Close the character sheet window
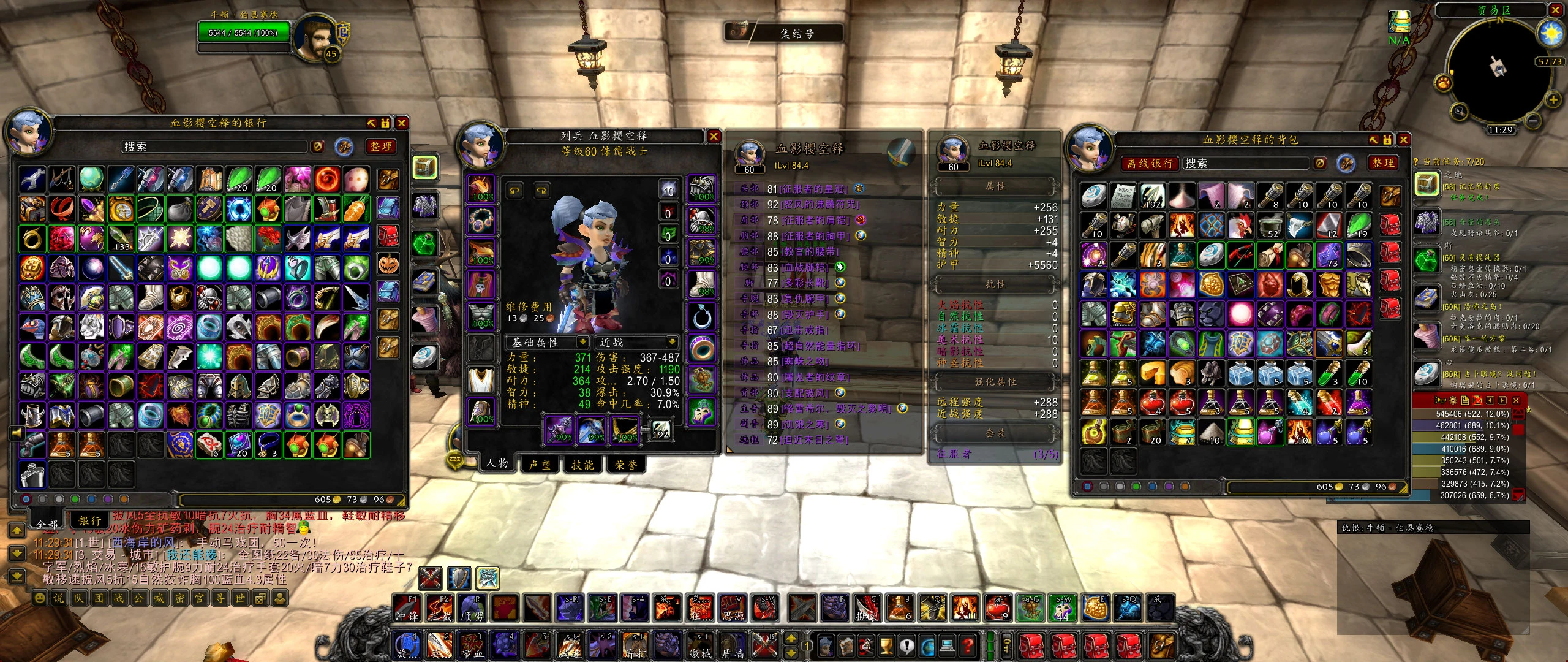This screenshot has height=662, width=1568. [x=714, y=137]
